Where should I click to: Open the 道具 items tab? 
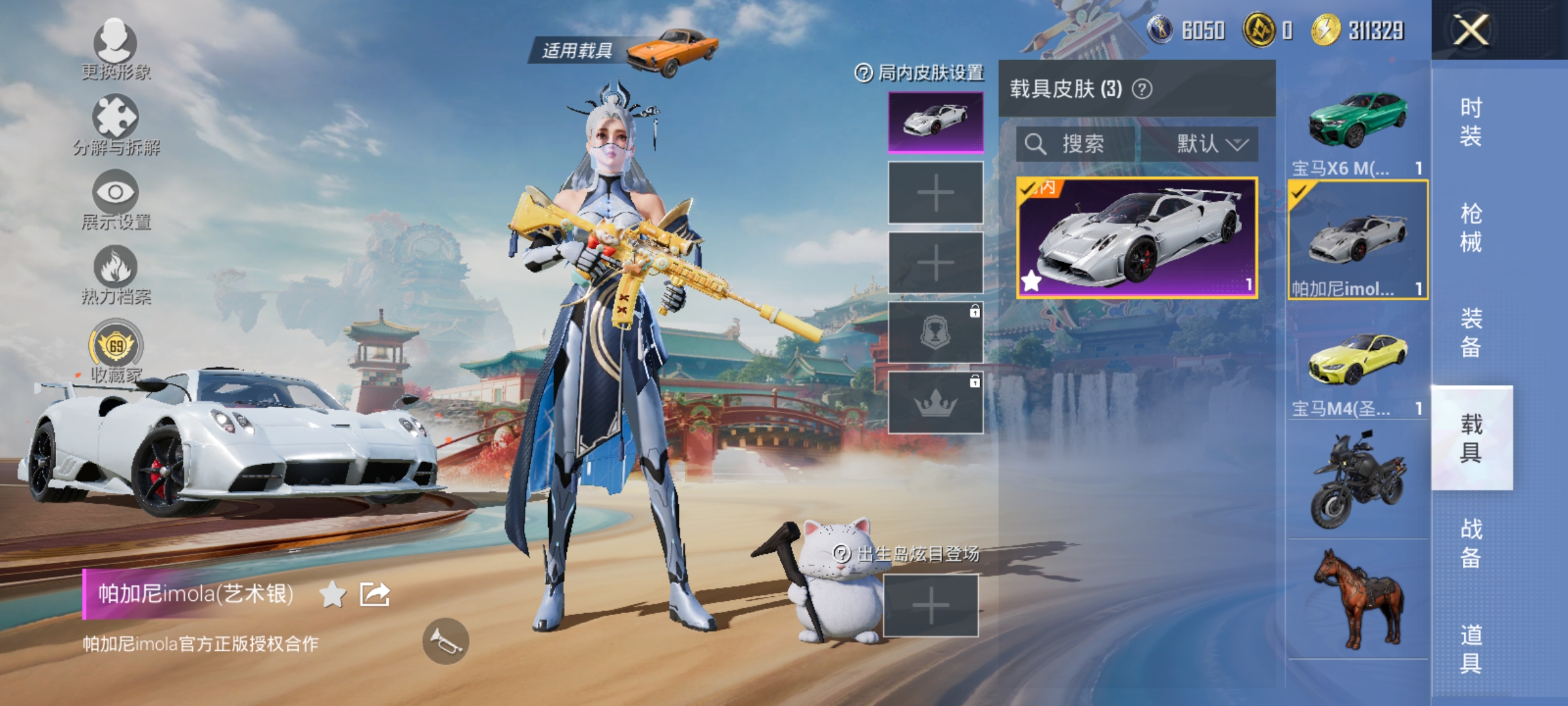point(1471,648)
